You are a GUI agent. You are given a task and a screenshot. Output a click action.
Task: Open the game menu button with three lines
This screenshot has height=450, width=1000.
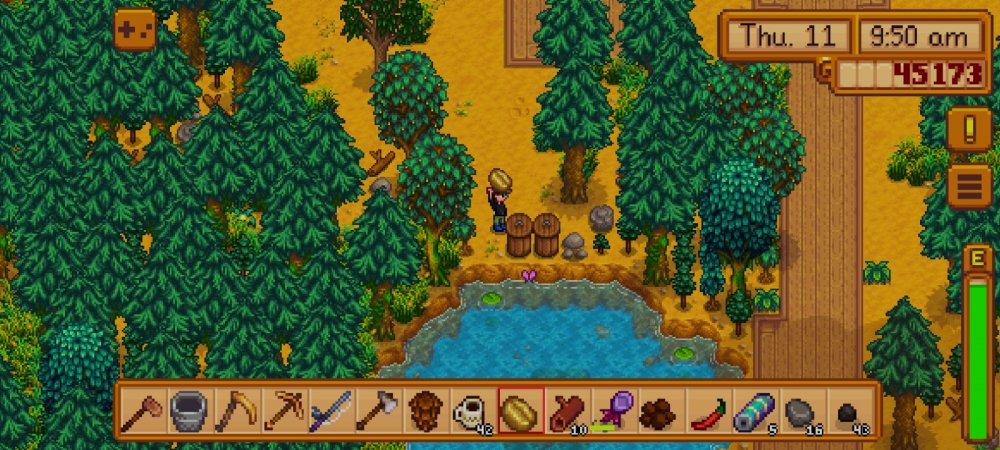pos(968,186)
